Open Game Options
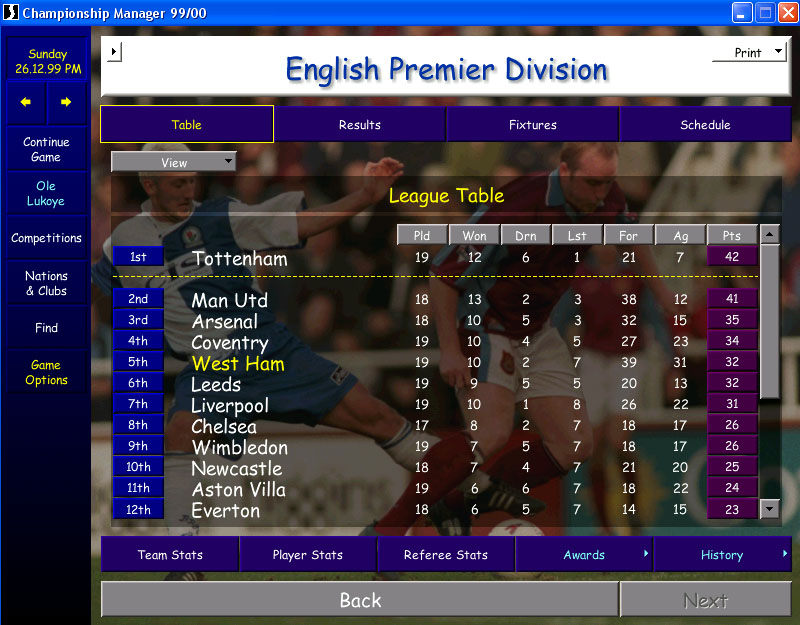This screenshot has height=625, width=800. click(x=46, y=372)
